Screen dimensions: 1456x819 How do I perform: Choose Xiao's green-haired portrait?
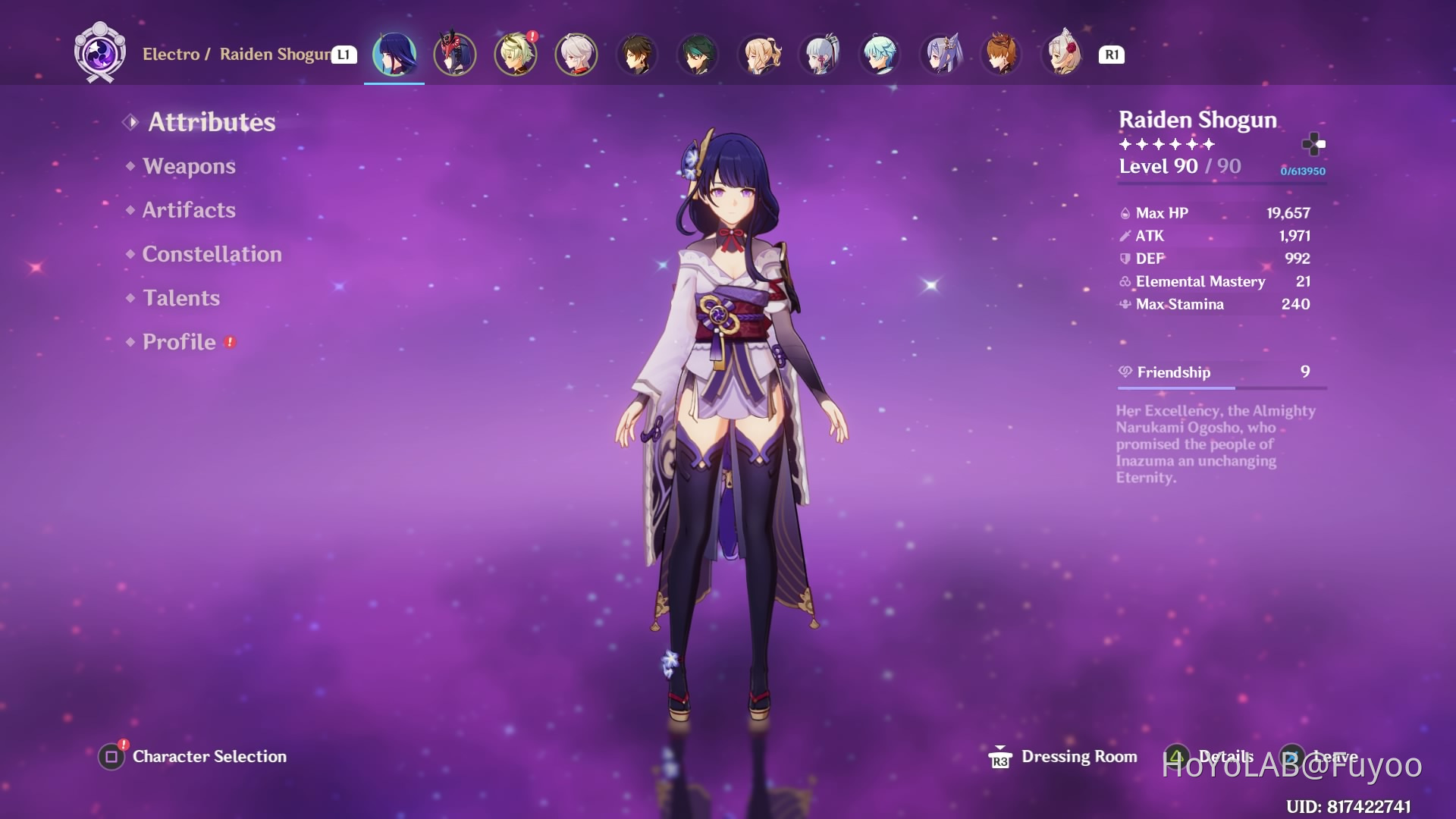click(698, 55)
